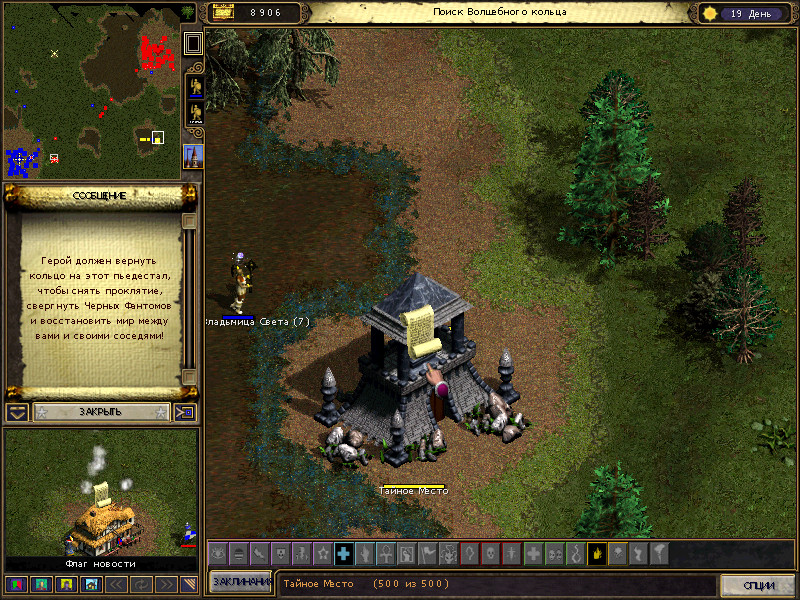
Task: Select the castle icon beside the minimap
Action: [193, 155]
